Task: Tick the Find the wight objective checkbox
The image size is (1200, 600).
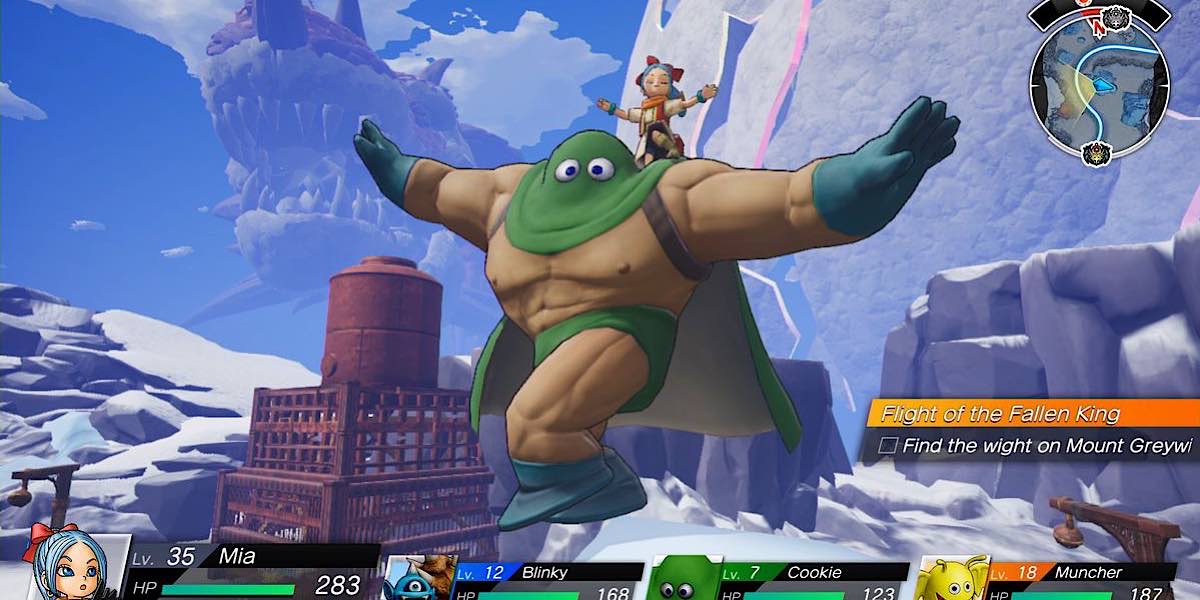Action: [x=887, y=446]
